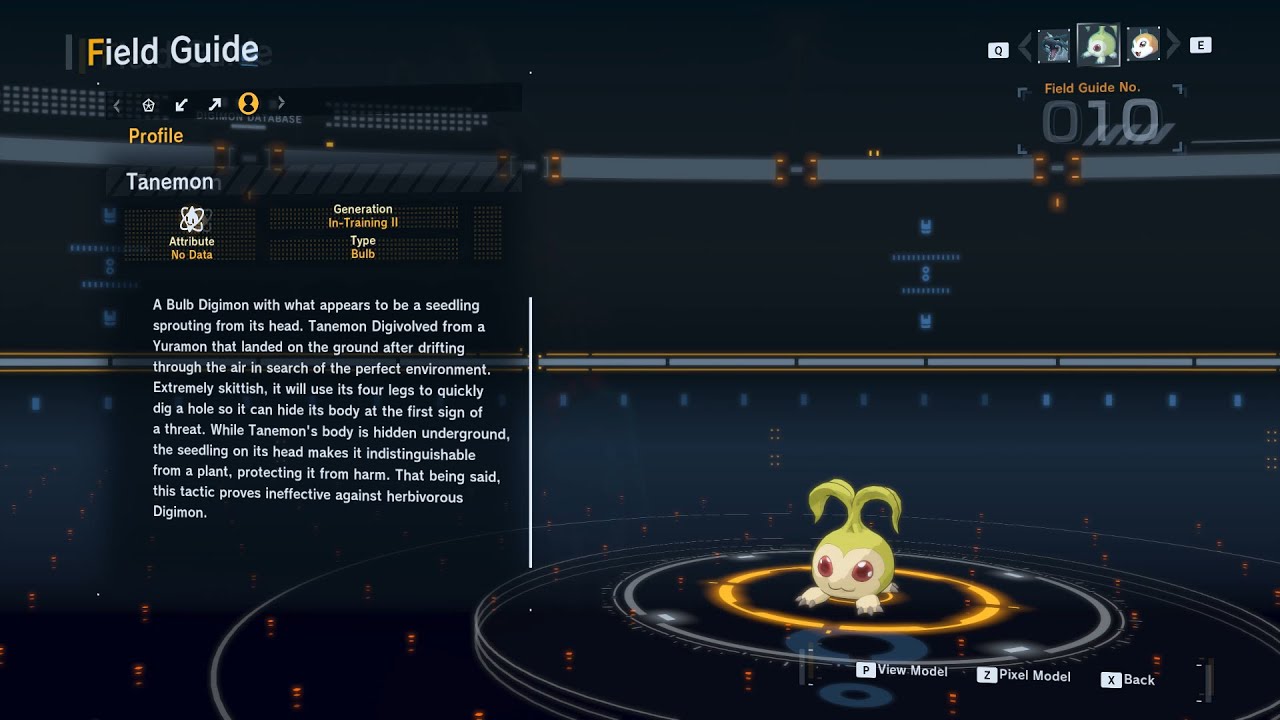The height and width of the screenshot is (720, 1280).
Task: Switch to the pentagon stats tab
Action: [149, 104]
